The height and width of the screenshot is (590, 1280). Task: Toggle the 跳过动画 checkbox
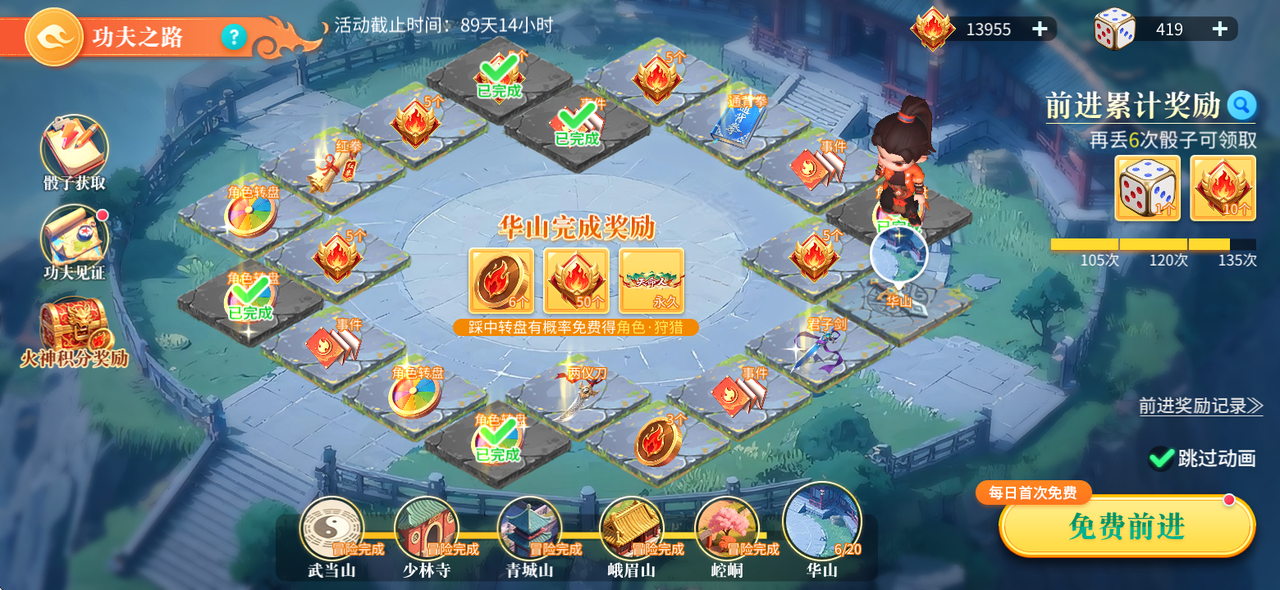pyautogui.click(x=1162, y=458)
